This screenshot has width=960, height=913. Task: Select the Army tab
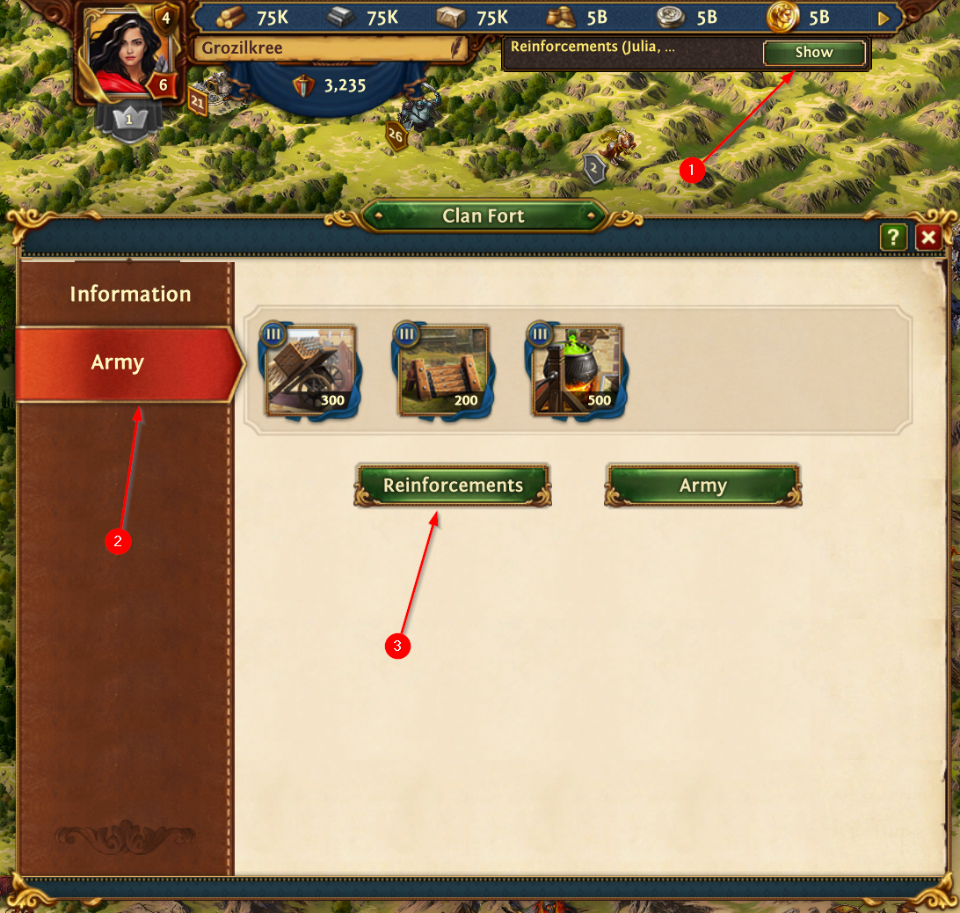(x=119, y=363)
